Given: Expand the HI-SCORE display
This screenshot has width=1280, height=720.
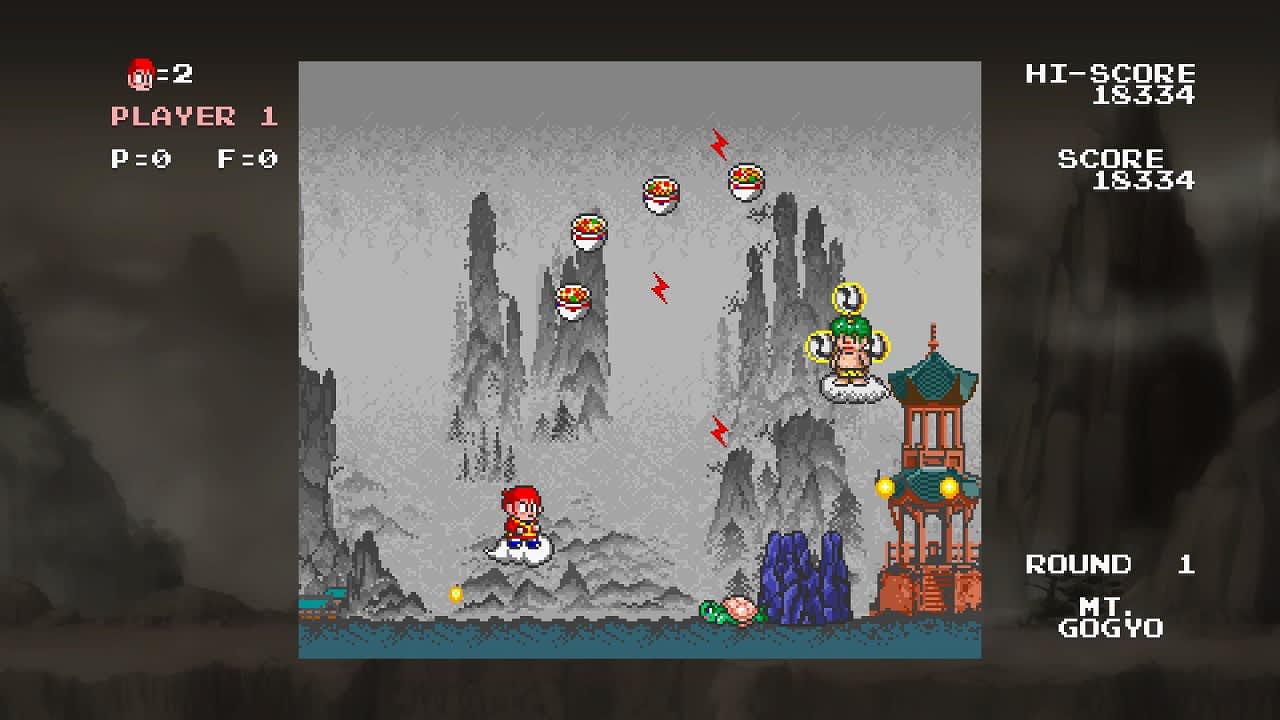Looking at the screenshot, I should (x=1108, y=73).
